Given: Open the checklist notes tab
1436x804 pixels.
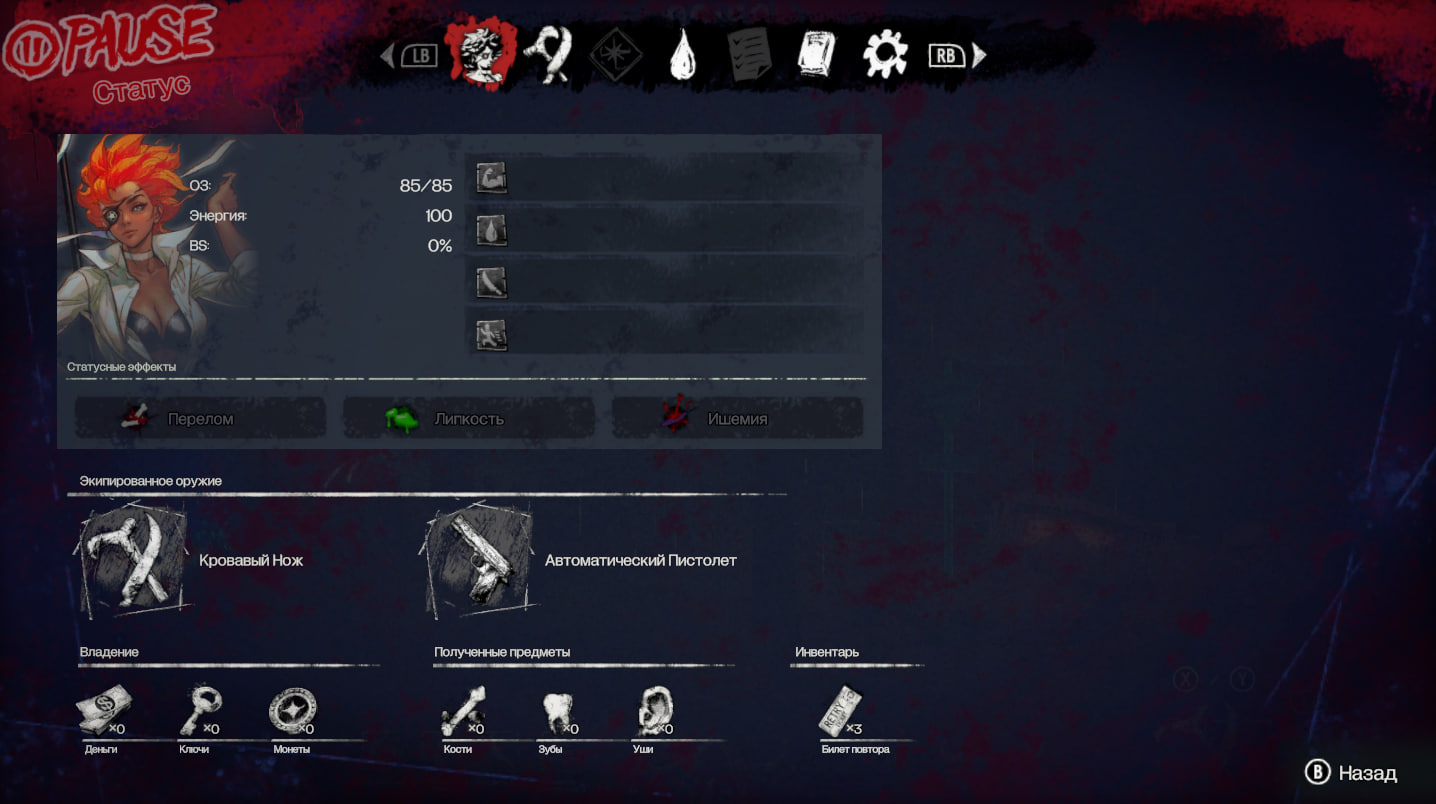Looking at the screenshot, I should click(748, 55).
